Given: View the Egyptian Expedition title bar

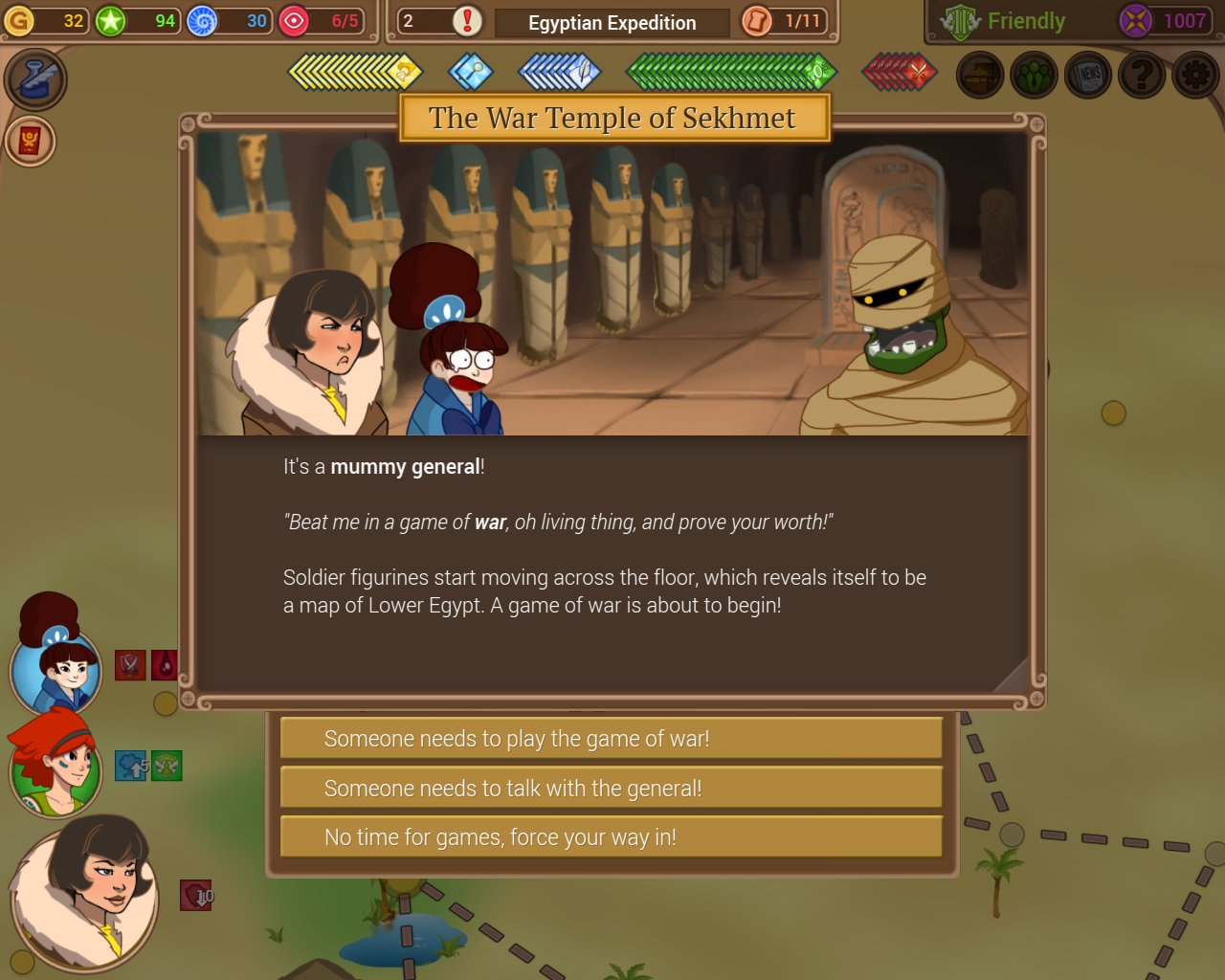Looking at the screenshot, I should (612, 22).
